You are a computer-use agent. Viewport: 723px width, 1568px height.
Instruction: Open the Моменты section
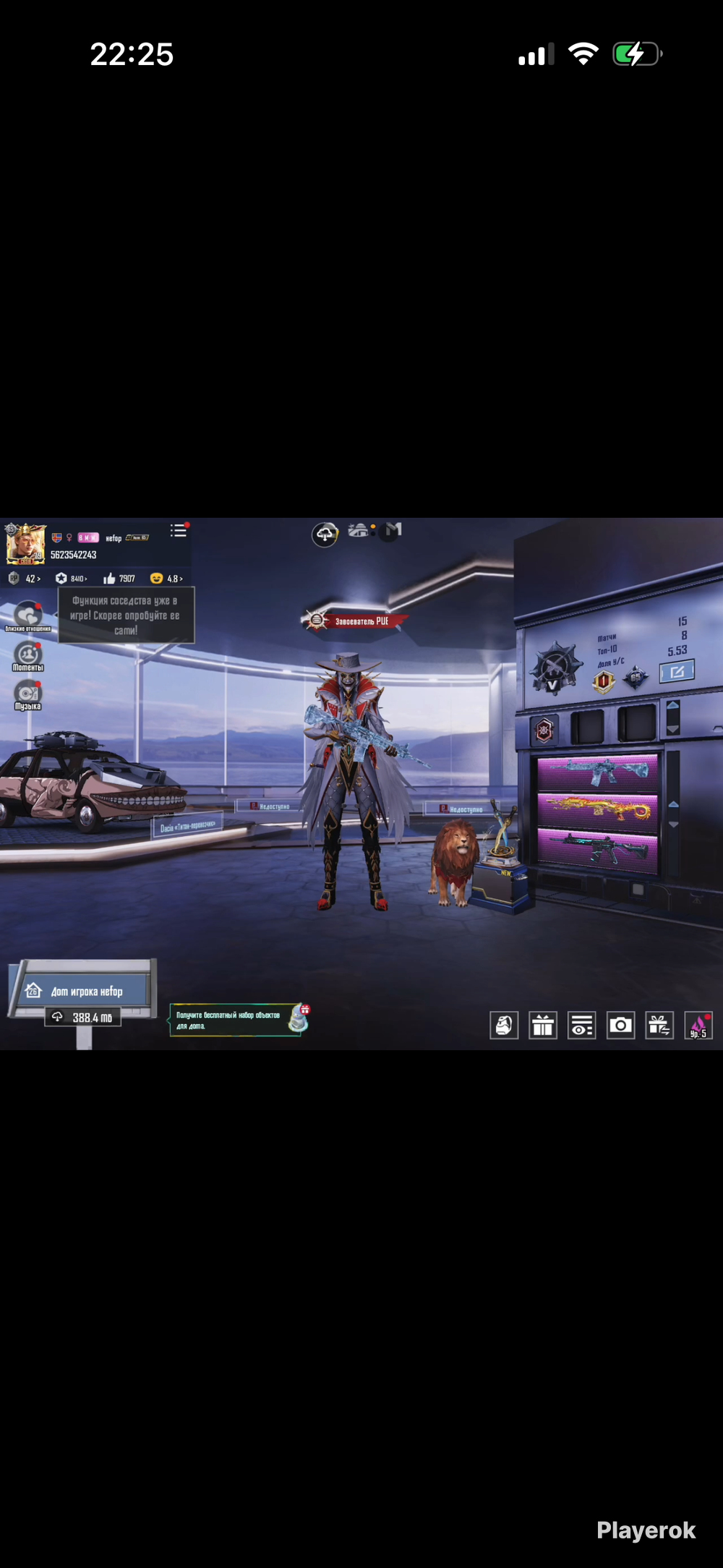tap(28, 656)
